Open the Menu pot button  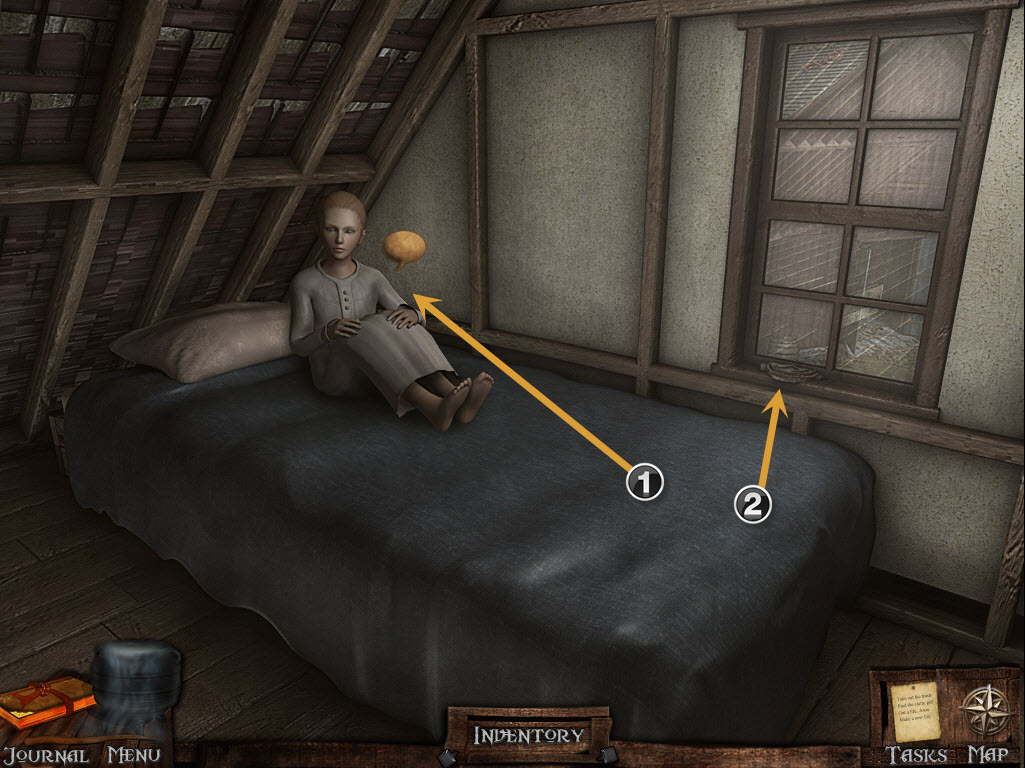tap(135, 685)
